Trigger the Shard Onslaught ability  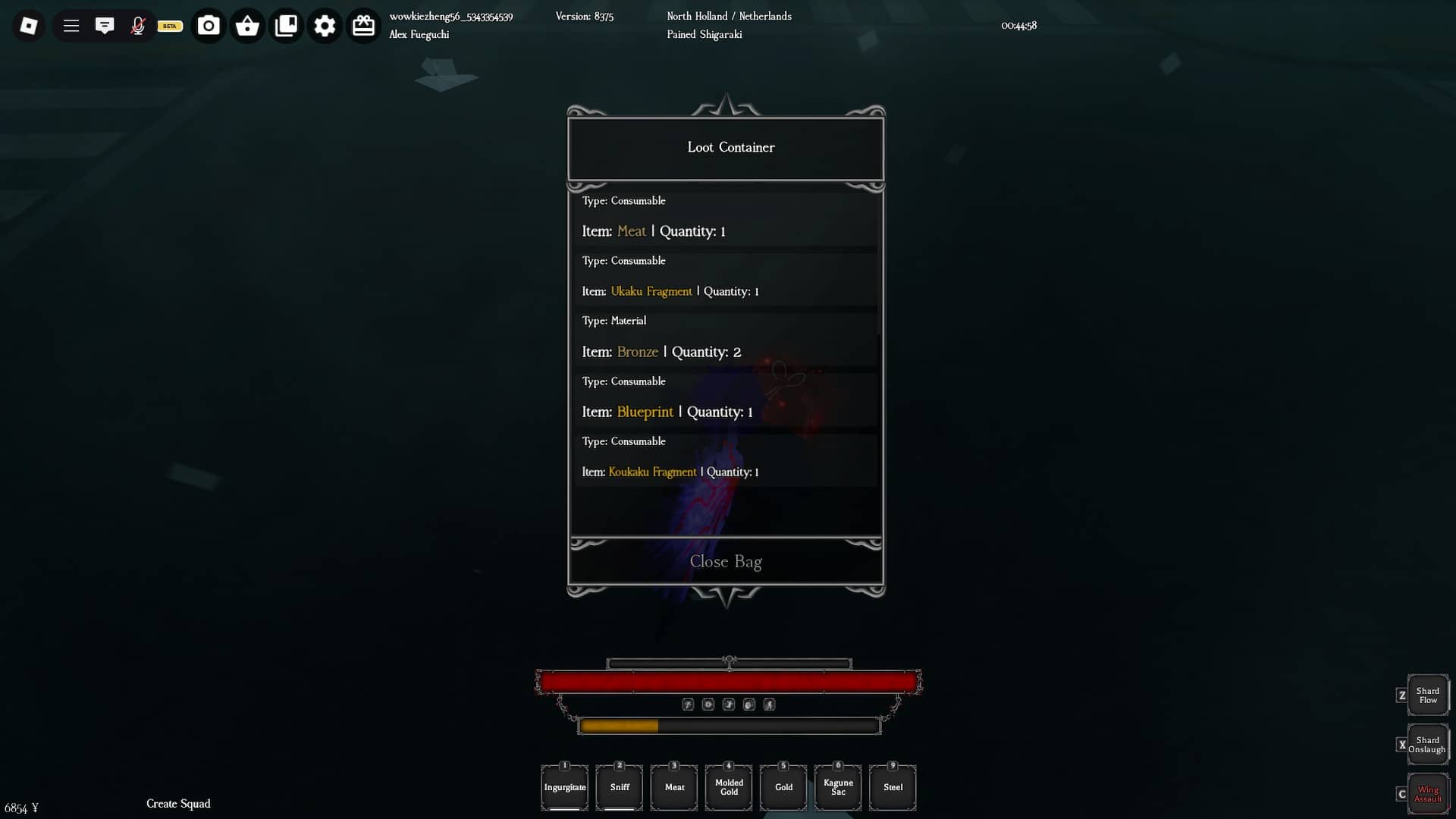1427,745
